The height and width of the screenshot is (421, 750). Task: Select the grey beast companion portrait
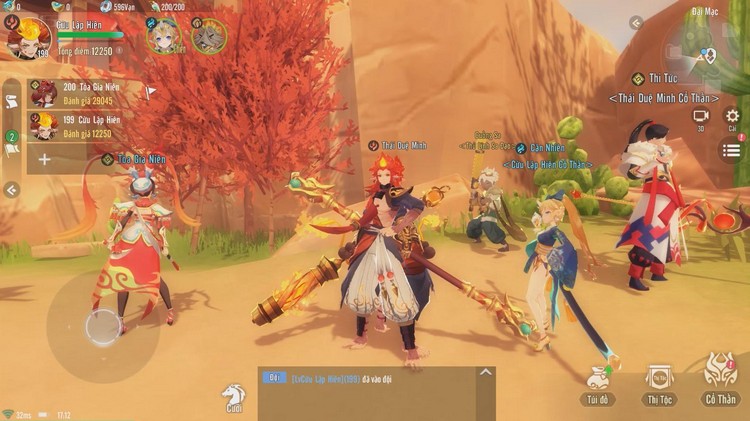click(209, 36)
